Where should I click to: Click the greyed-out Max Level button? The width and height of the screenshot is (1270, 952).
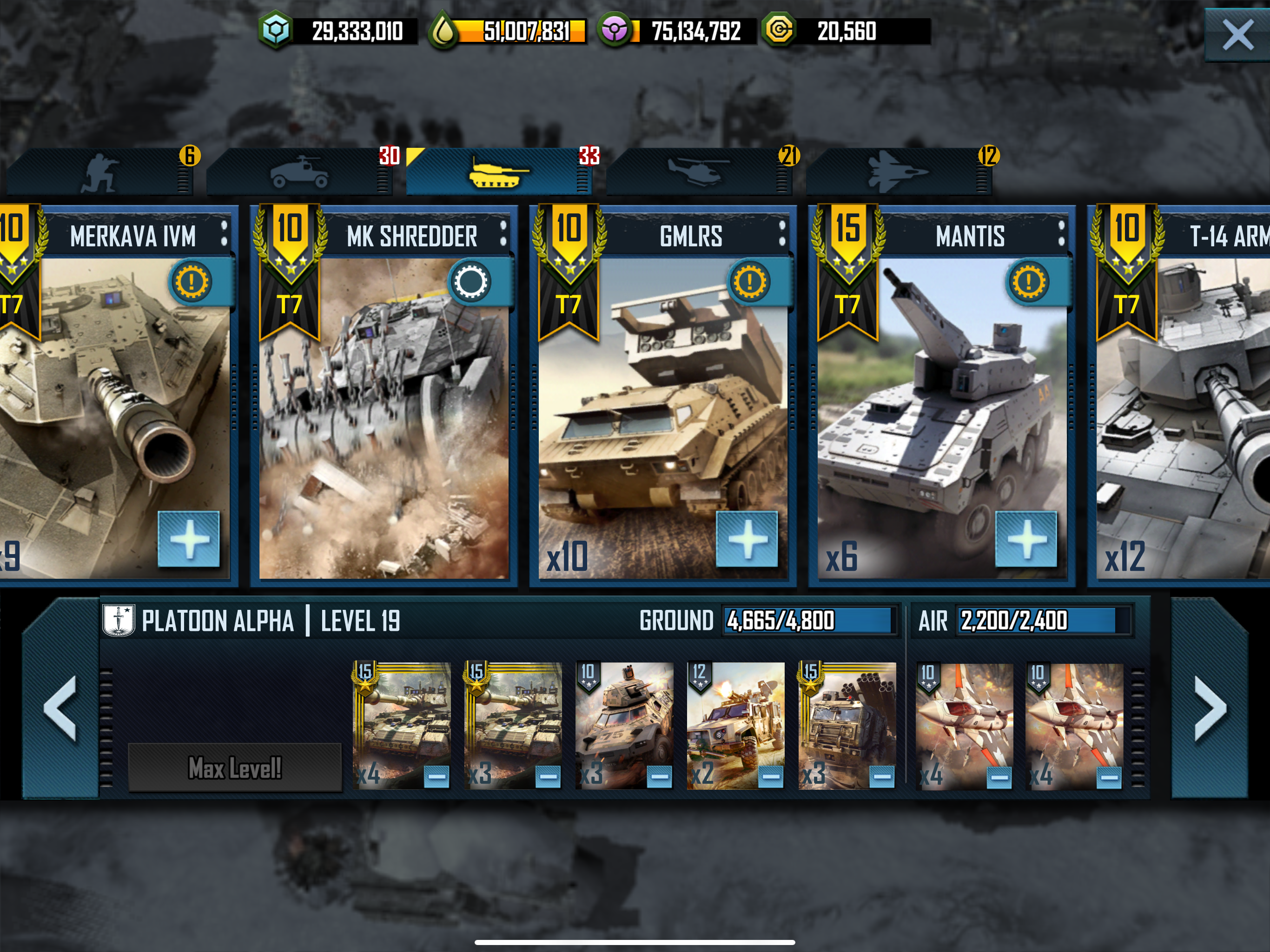235,767
